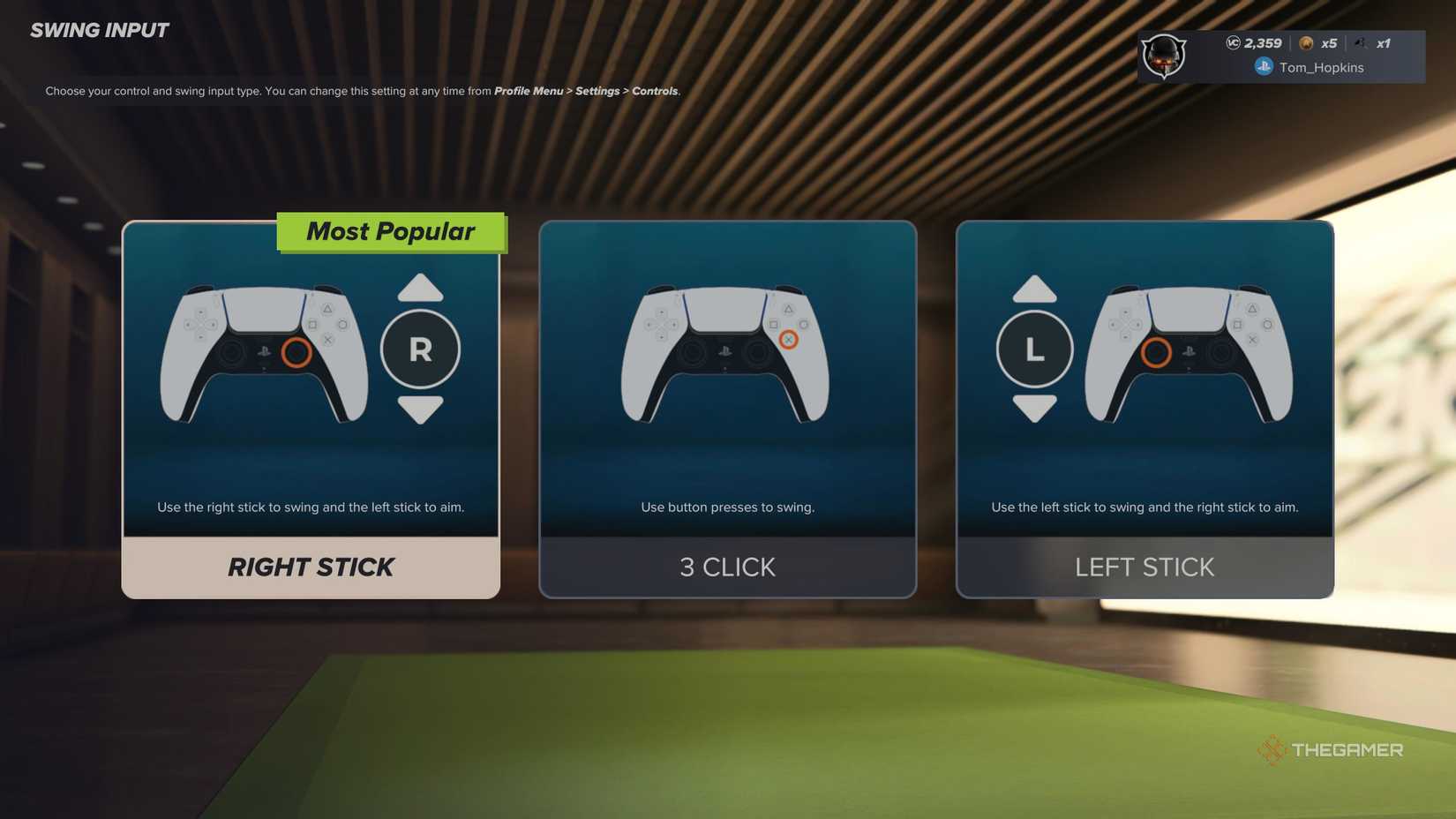Select the Left Stick swing input
The image size is (1456, 819).
pyautogui.click(x=1145, y=567)
